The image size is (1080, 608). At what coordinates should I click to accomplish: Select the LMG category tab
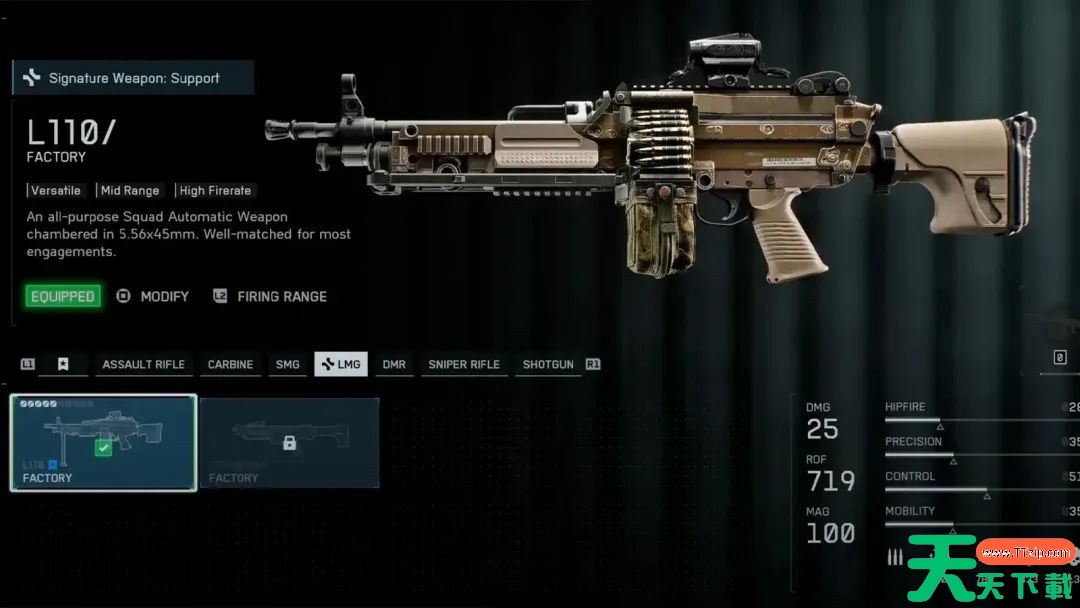tap(341, 364)
